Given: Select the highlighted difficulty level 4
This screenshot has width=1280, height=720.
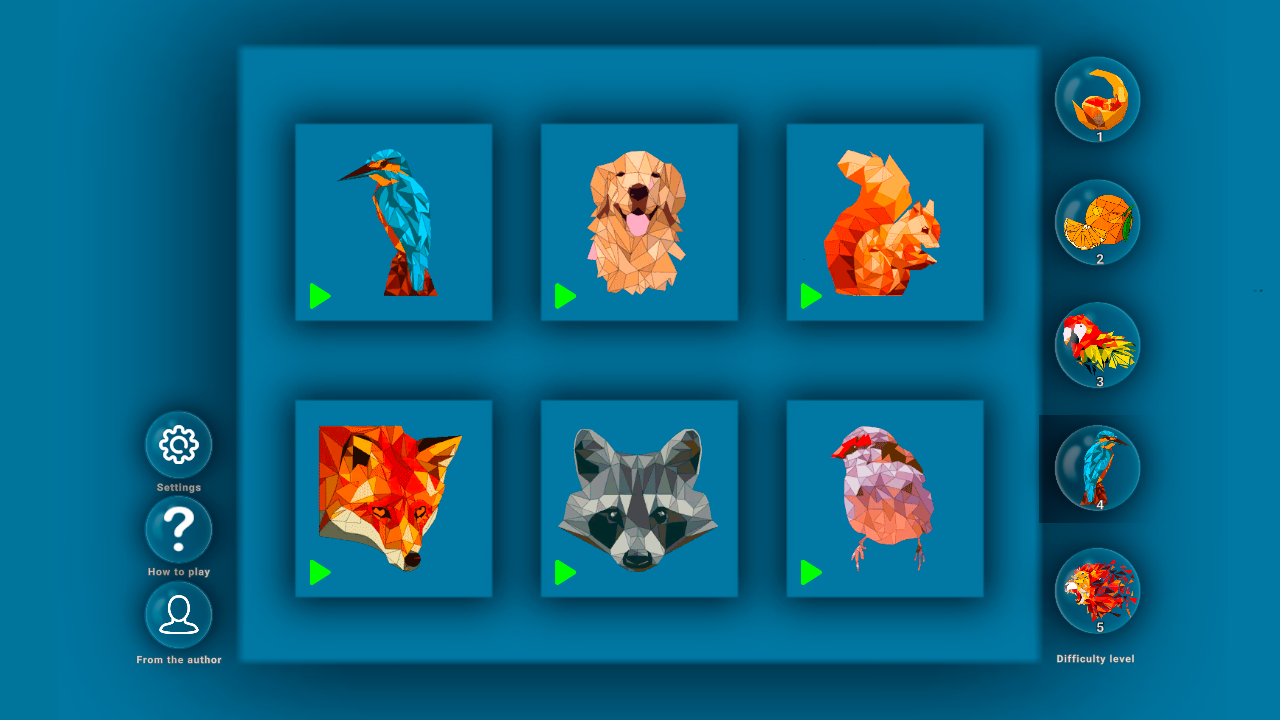Looking at the screenshot, I should pos(1097,468).
